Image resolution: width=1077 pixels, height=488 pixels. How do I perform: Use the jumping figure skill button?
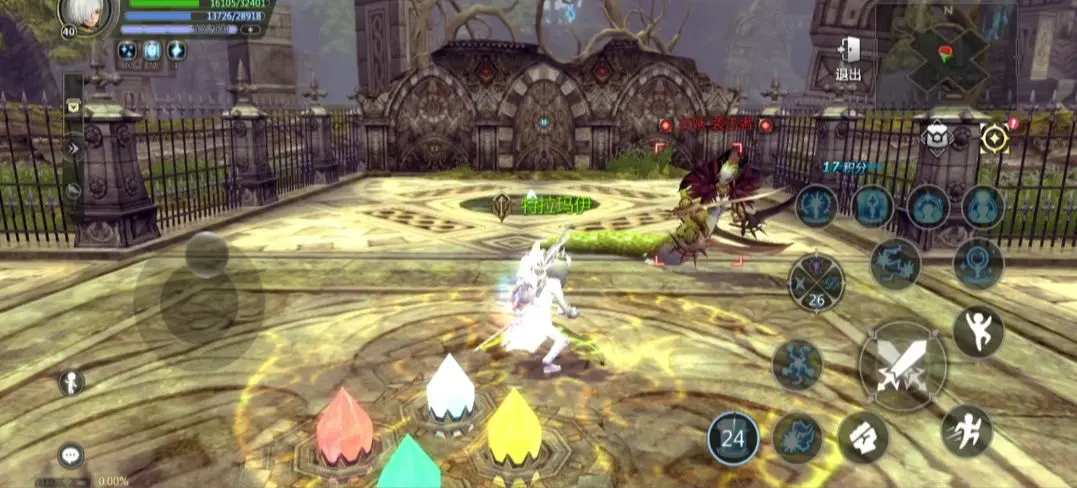[977, 331]
